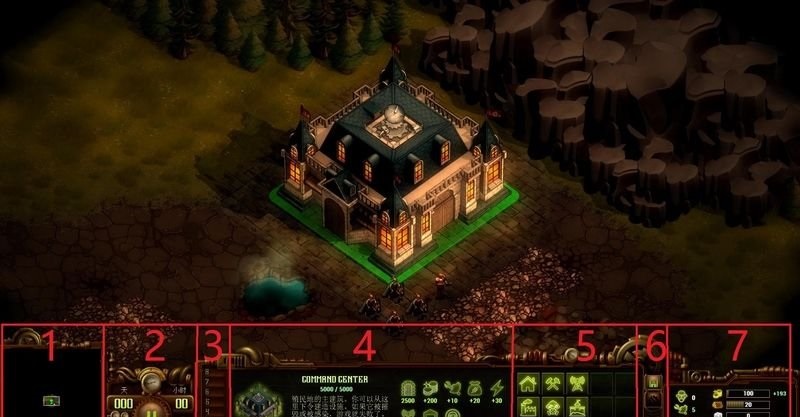Click the minimap panel
Viewport: 800px width, 417px height.
[52, 380]
